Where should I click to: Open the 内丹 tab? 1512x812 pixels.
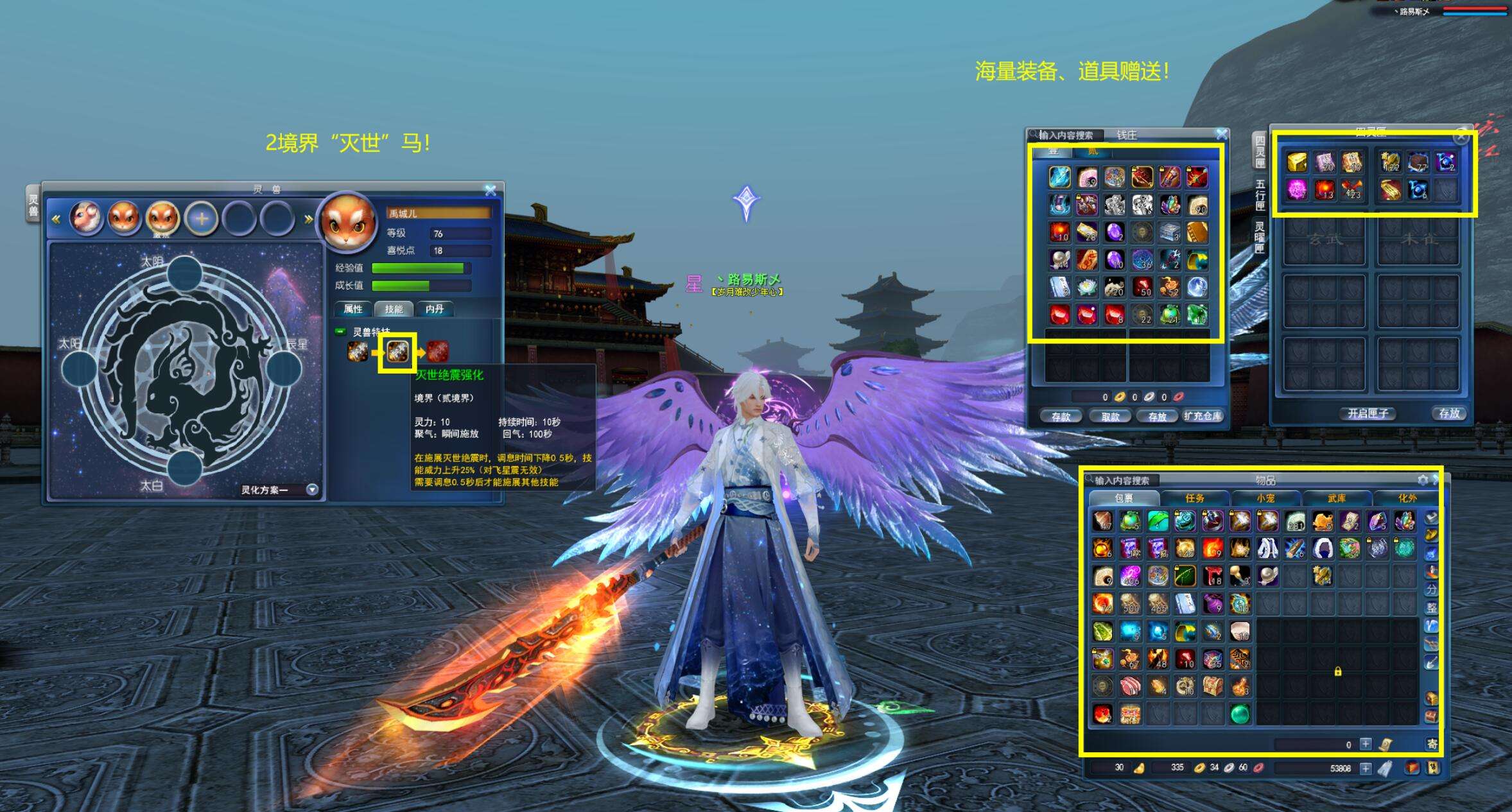click(x=435, y=309)
